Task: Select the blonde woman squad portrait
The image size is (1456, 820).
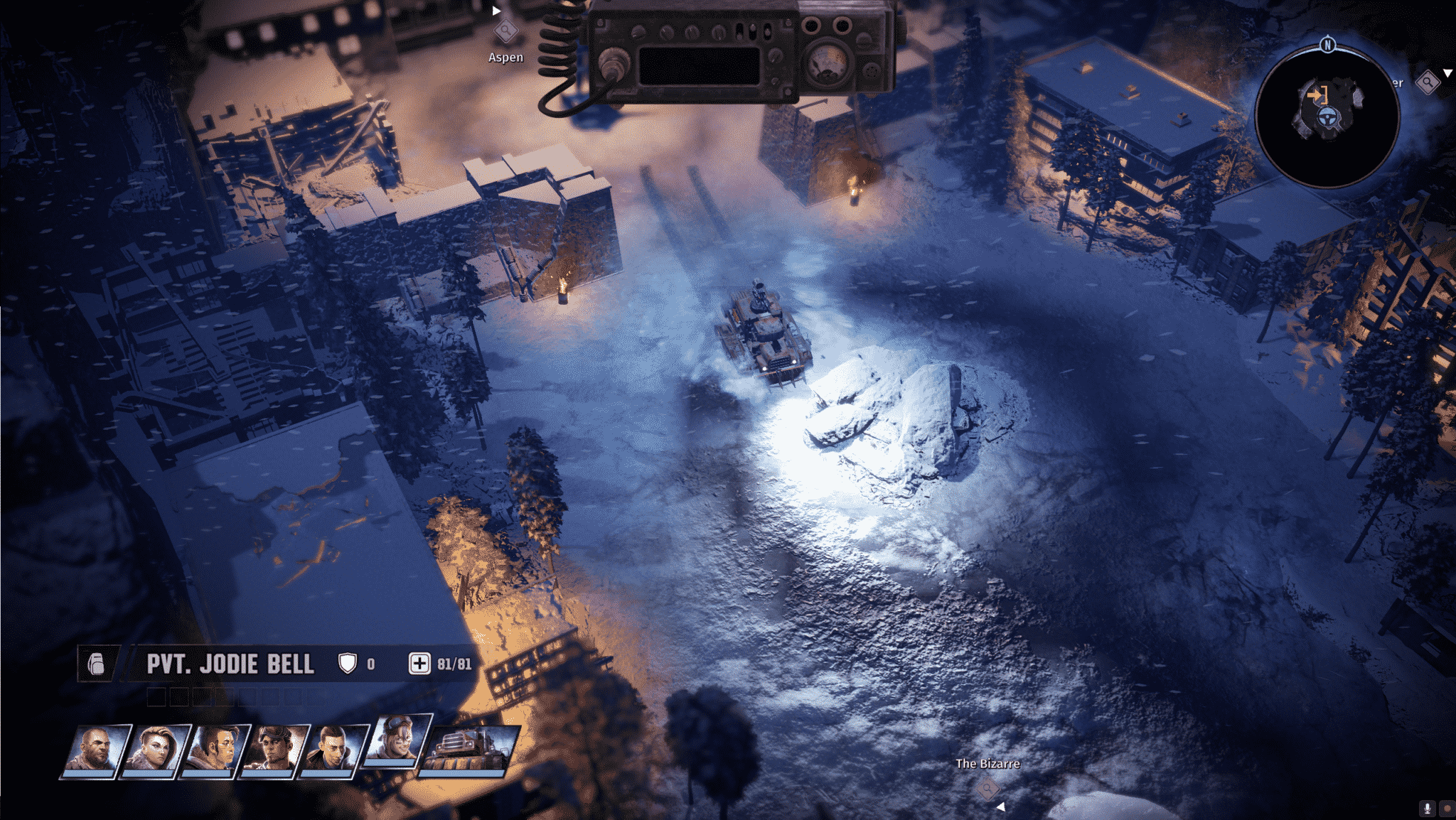Action: coord(154,751)
